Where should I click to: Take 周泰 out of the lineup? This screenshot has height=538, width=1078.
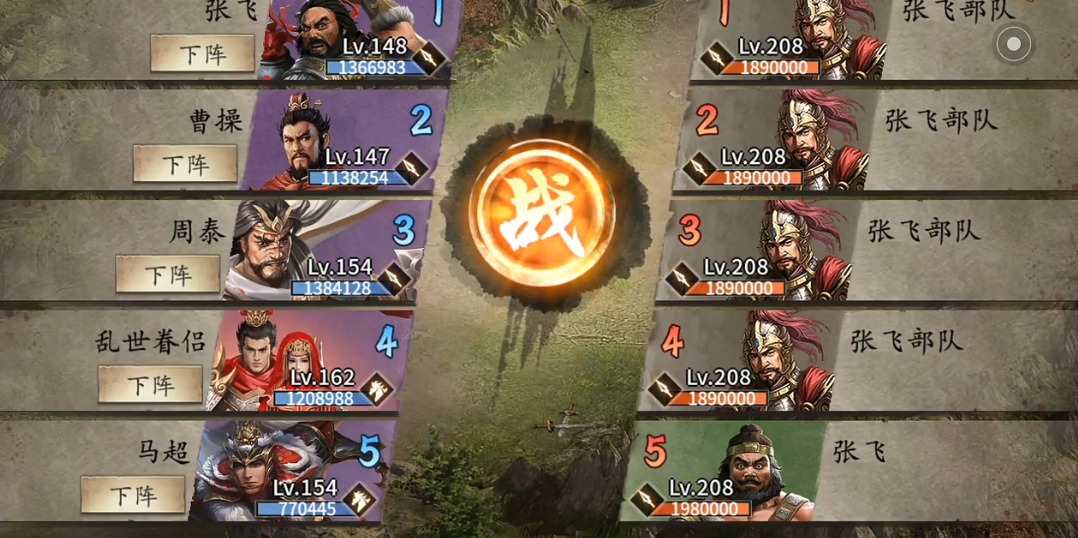pos(167,274)
